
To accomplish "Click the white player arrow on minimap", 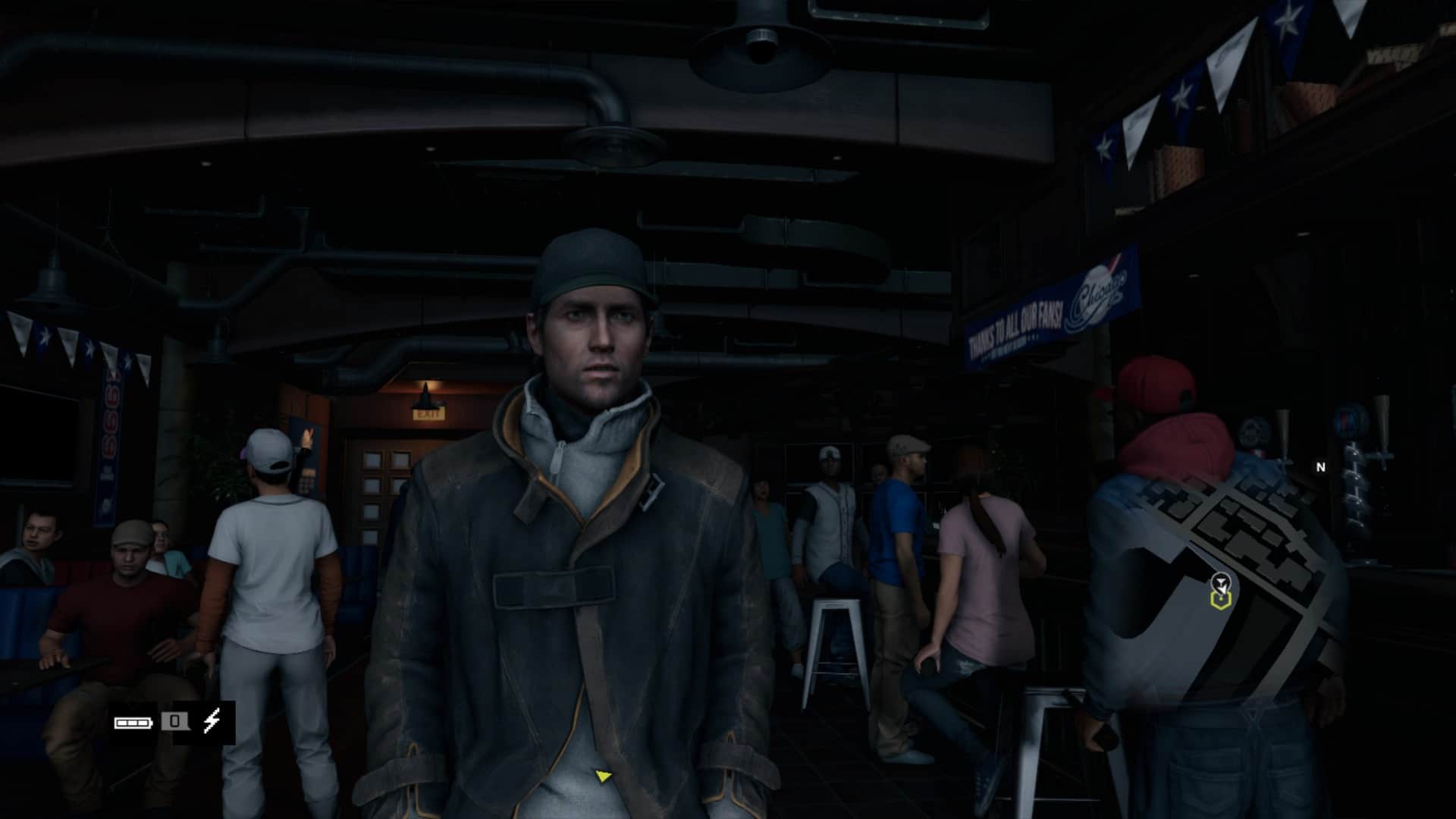I will 1220,583.
